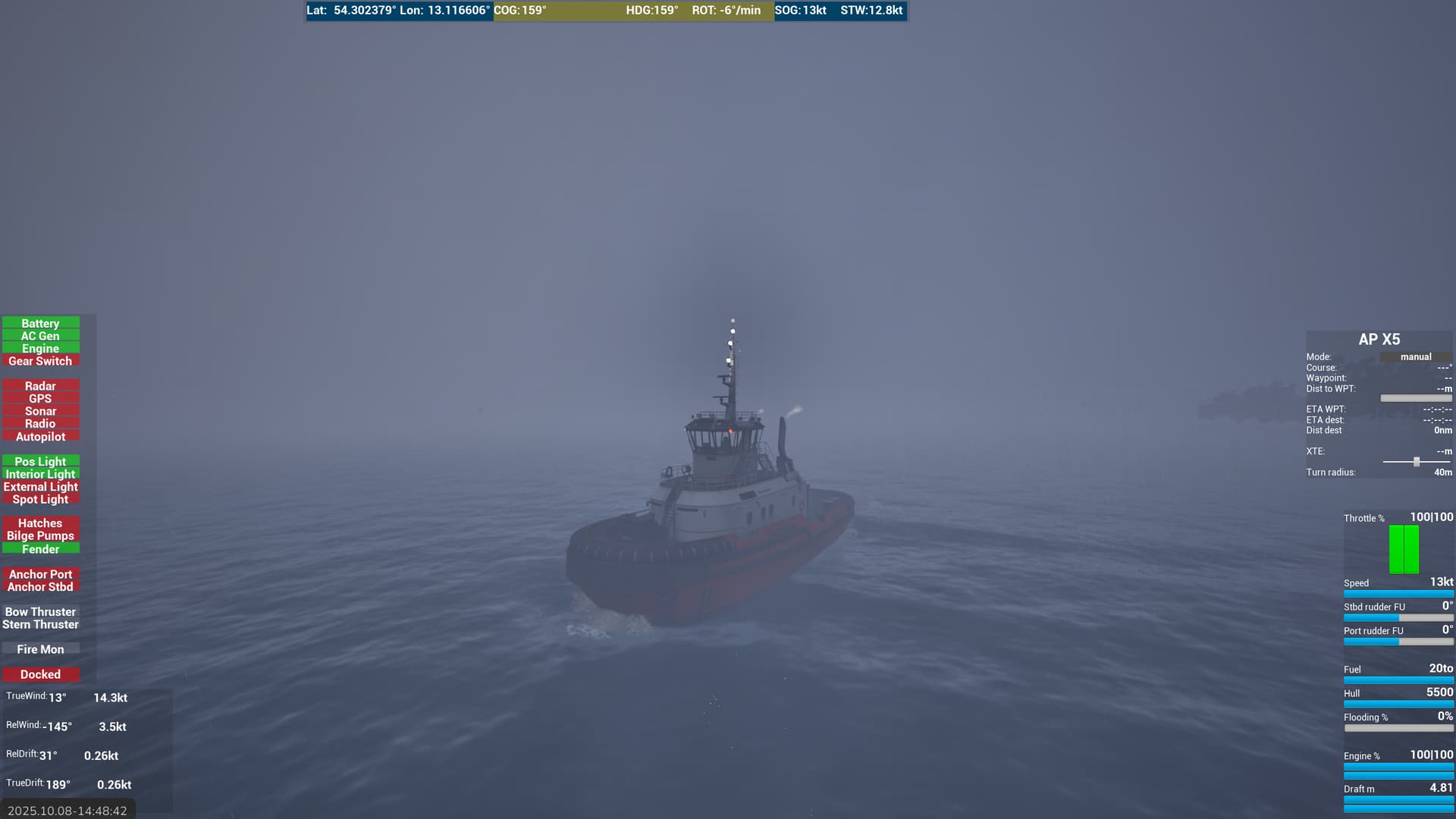
Task: Drop the Anchor Port
Action: click(x=40, y=574)
